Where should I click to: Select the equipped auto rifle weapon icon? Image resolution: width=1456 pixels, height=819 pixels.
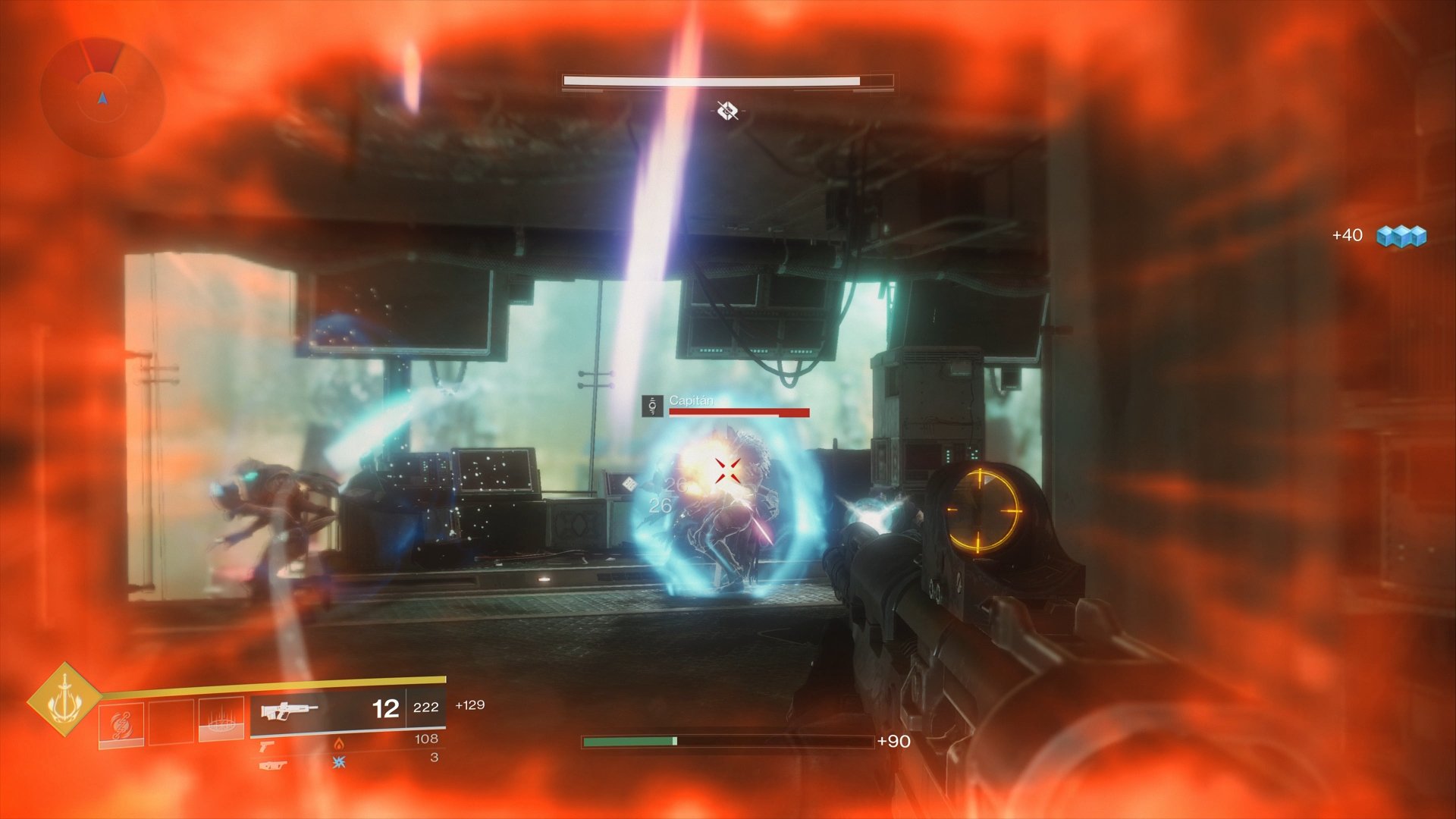pos(289,711)
